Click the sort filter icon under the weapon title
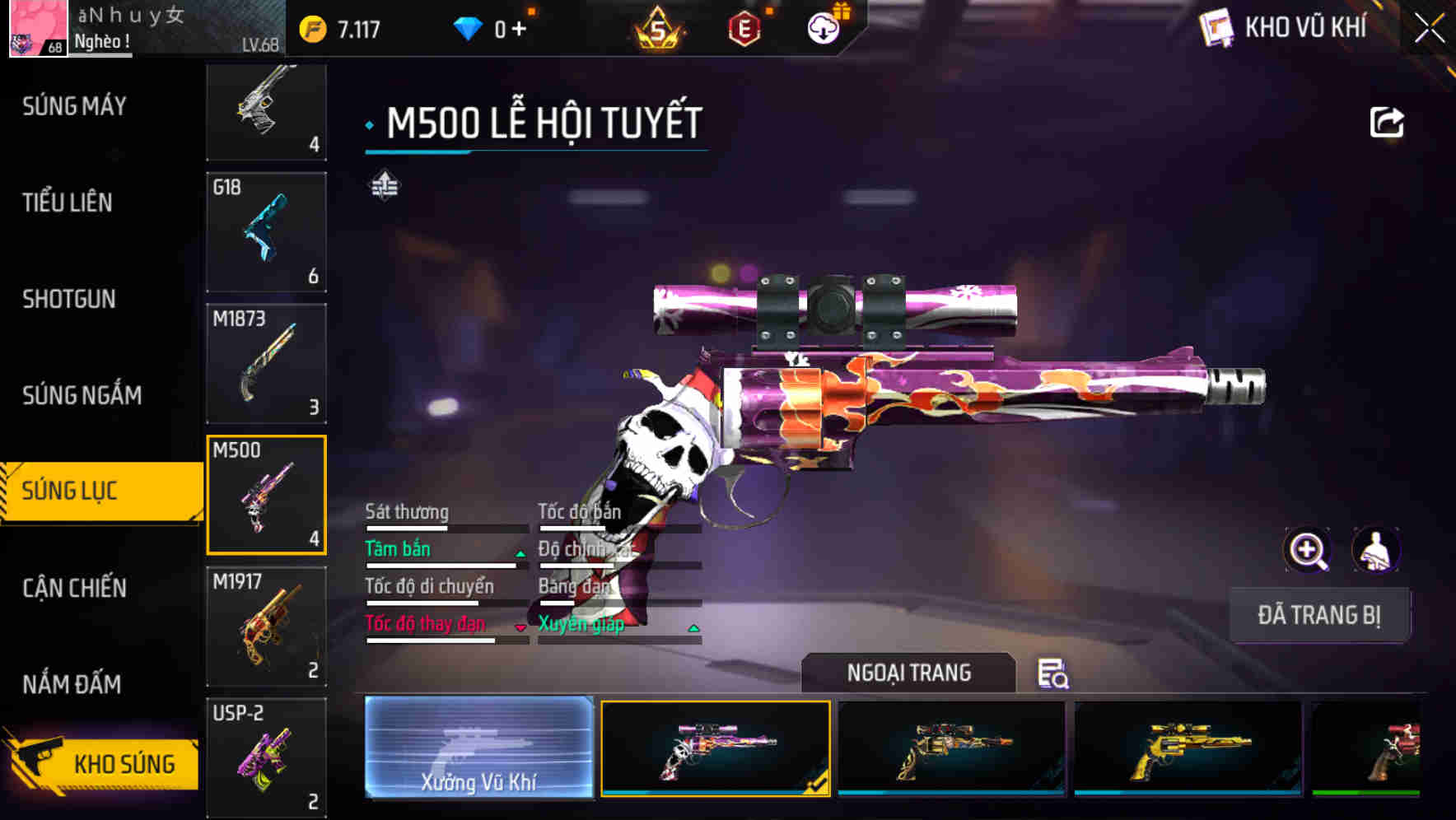Viewport: 1456px width, 820px height. pyautogui.click(x=384, y=186)
